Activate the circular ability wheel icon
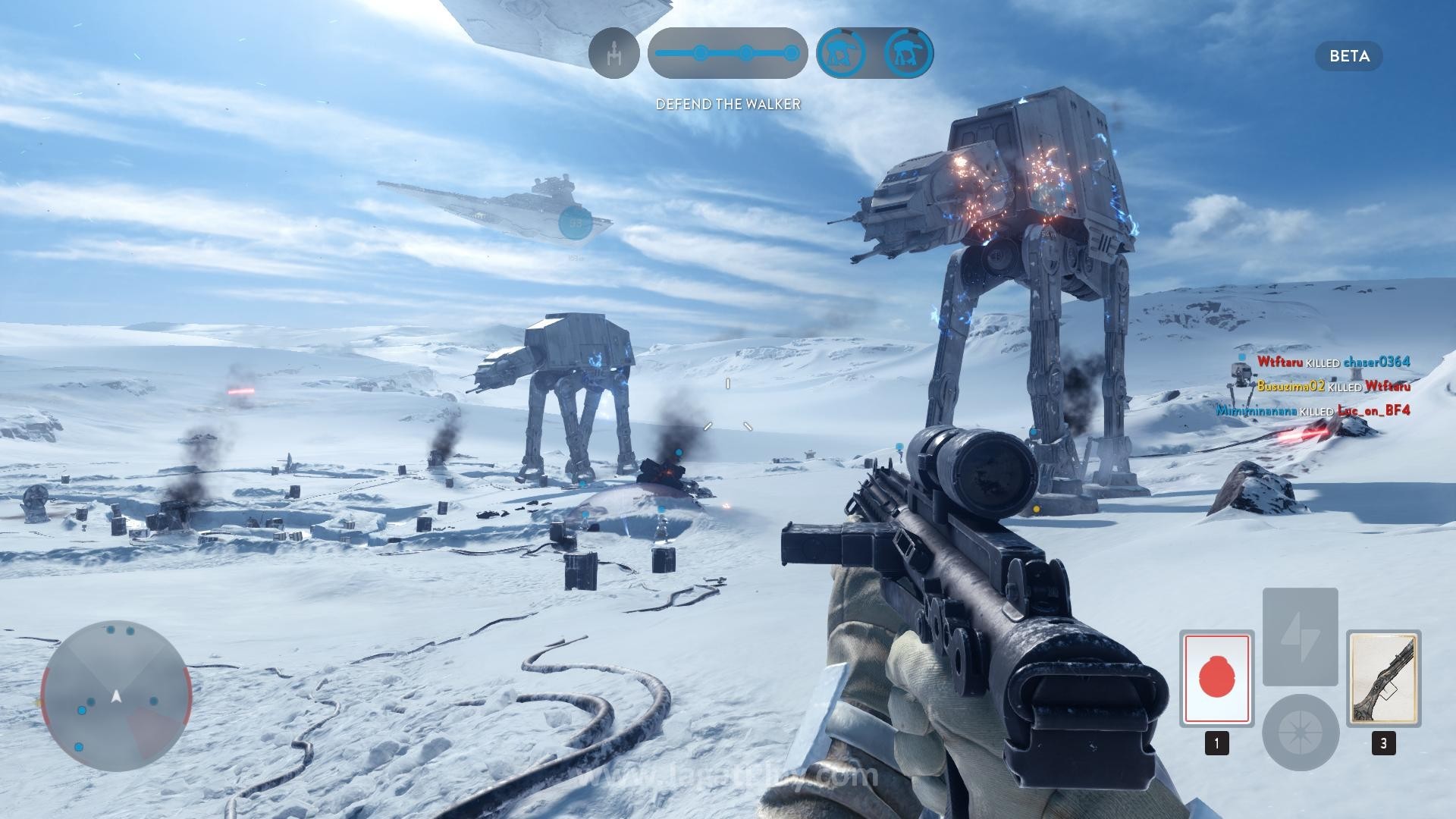 point(1300,732)
